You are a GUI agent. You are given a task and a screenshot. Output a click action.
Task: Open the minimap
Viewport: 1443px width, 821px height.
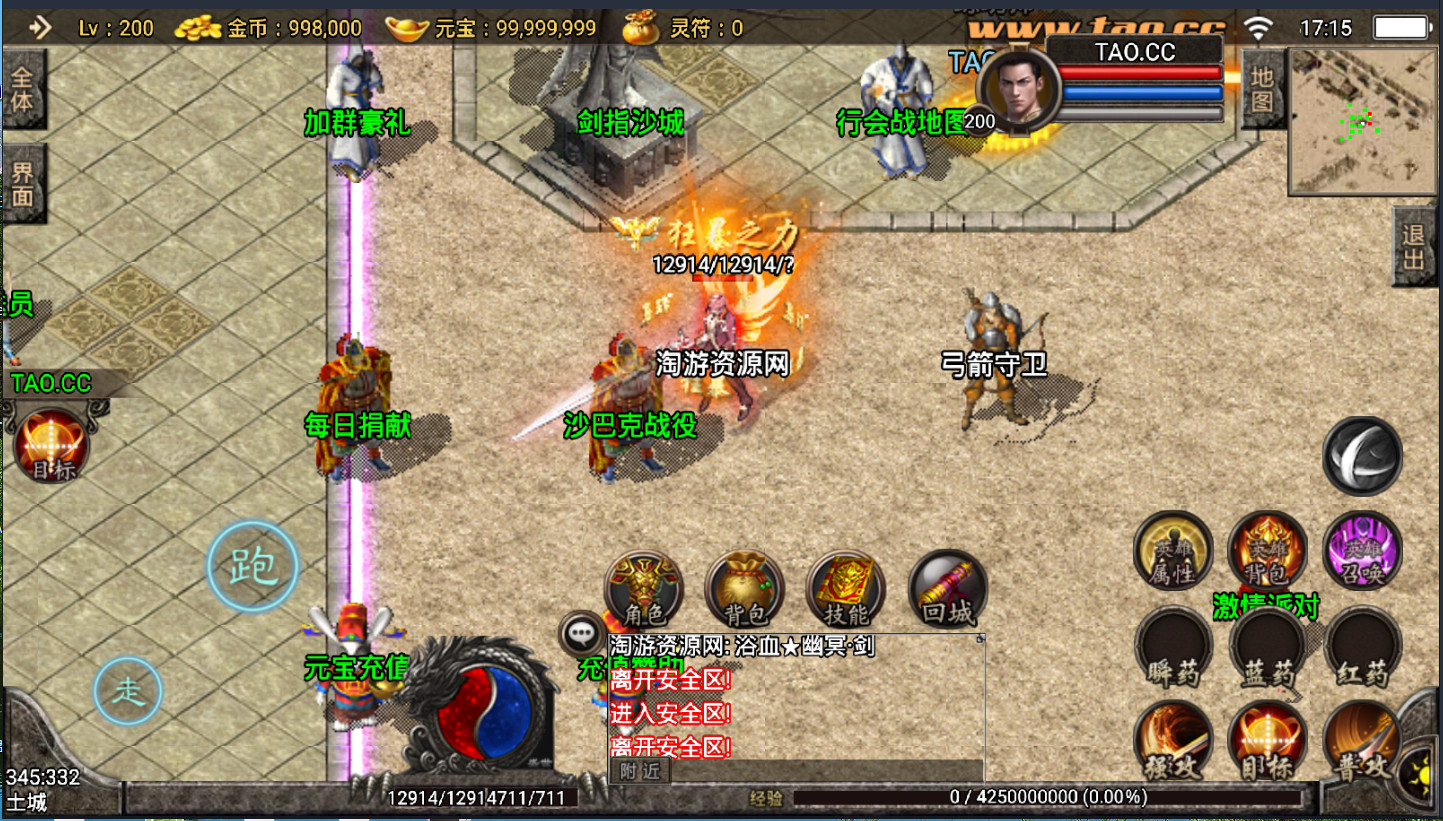tap(1360, 120)
